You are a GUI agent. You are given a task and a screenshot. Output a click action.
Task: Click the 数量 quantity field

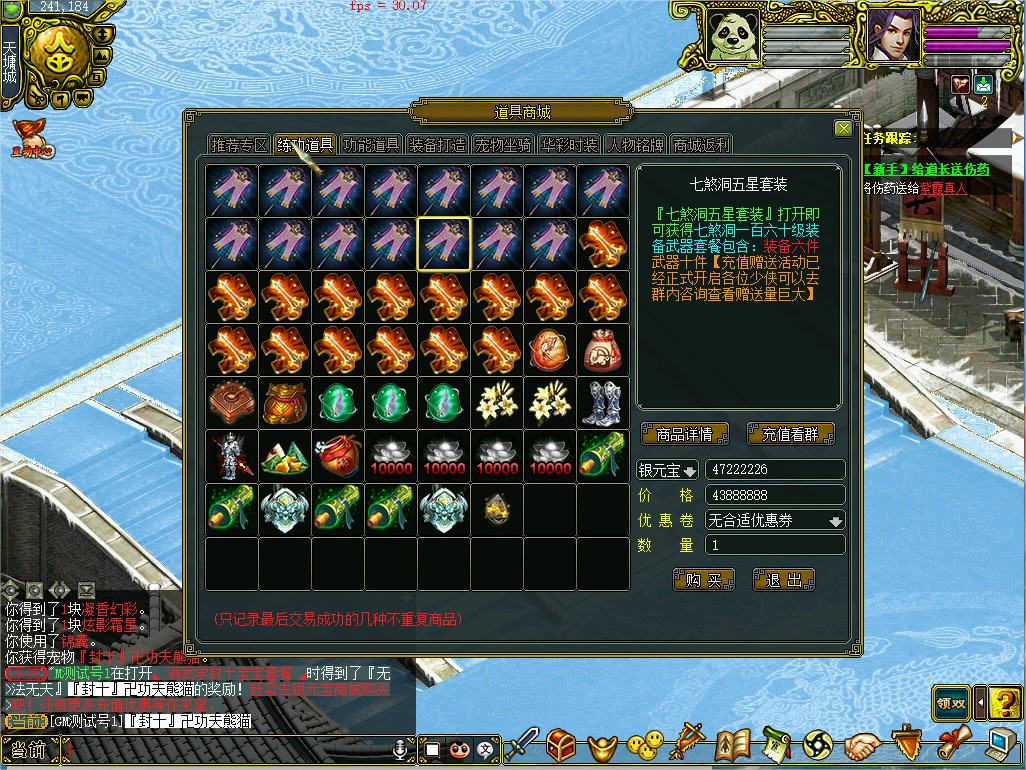[775, 545]
